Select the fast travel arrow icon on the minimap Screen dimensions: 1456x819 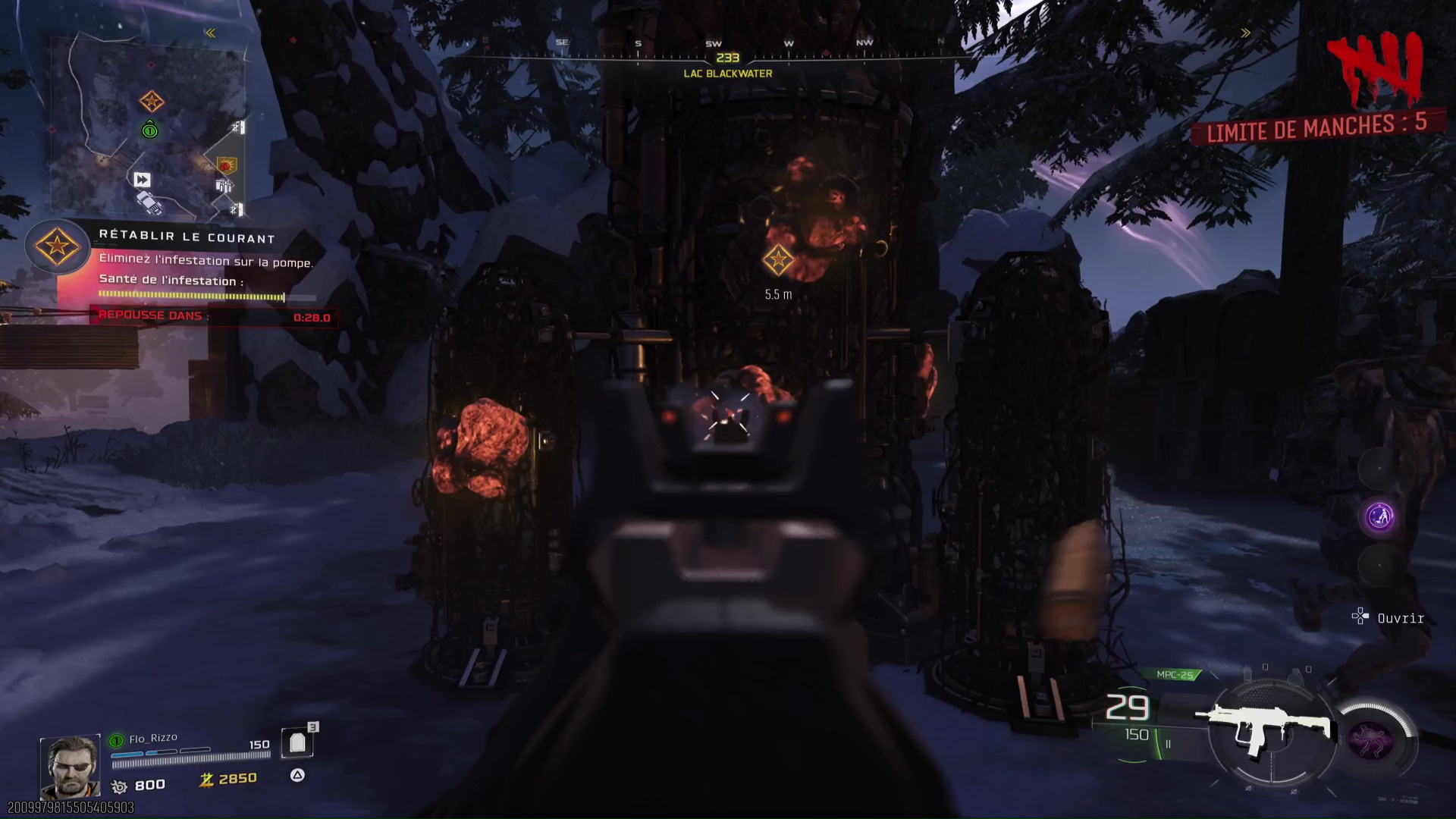click(x=143, y=180)
